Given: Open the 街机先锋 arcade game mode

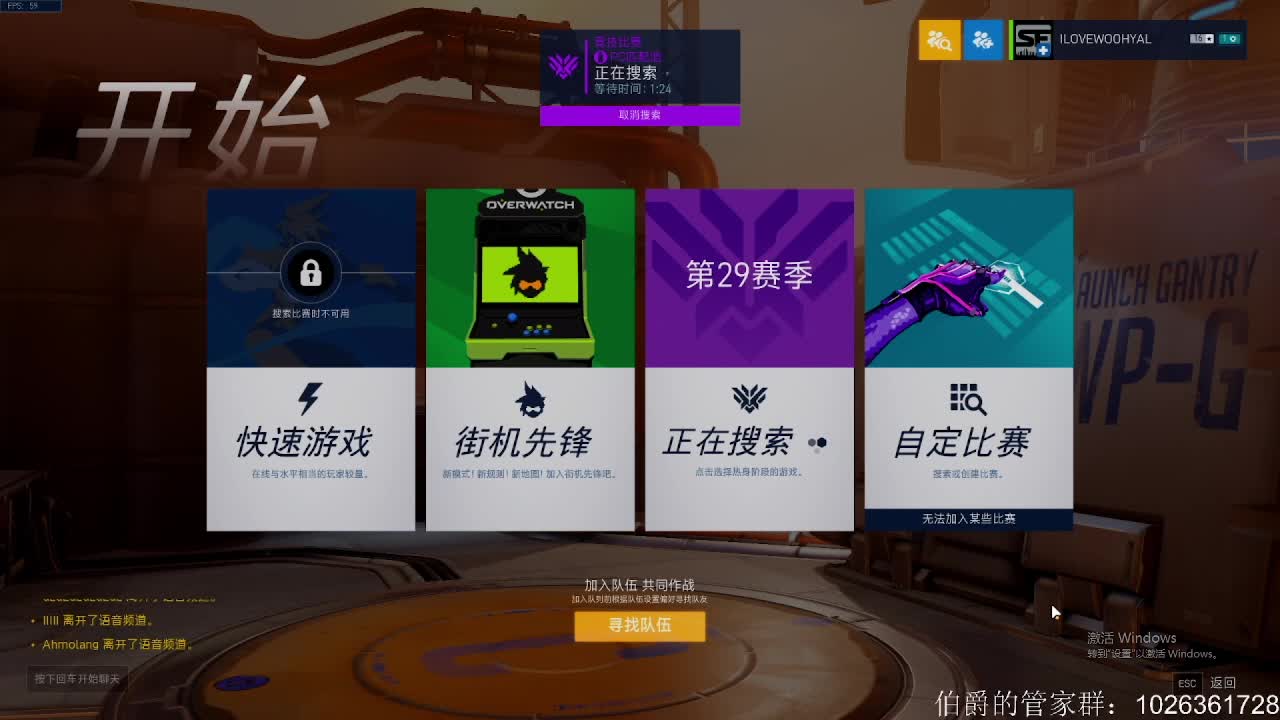Looking at the screenshot, I should click(x=530, y=440).
